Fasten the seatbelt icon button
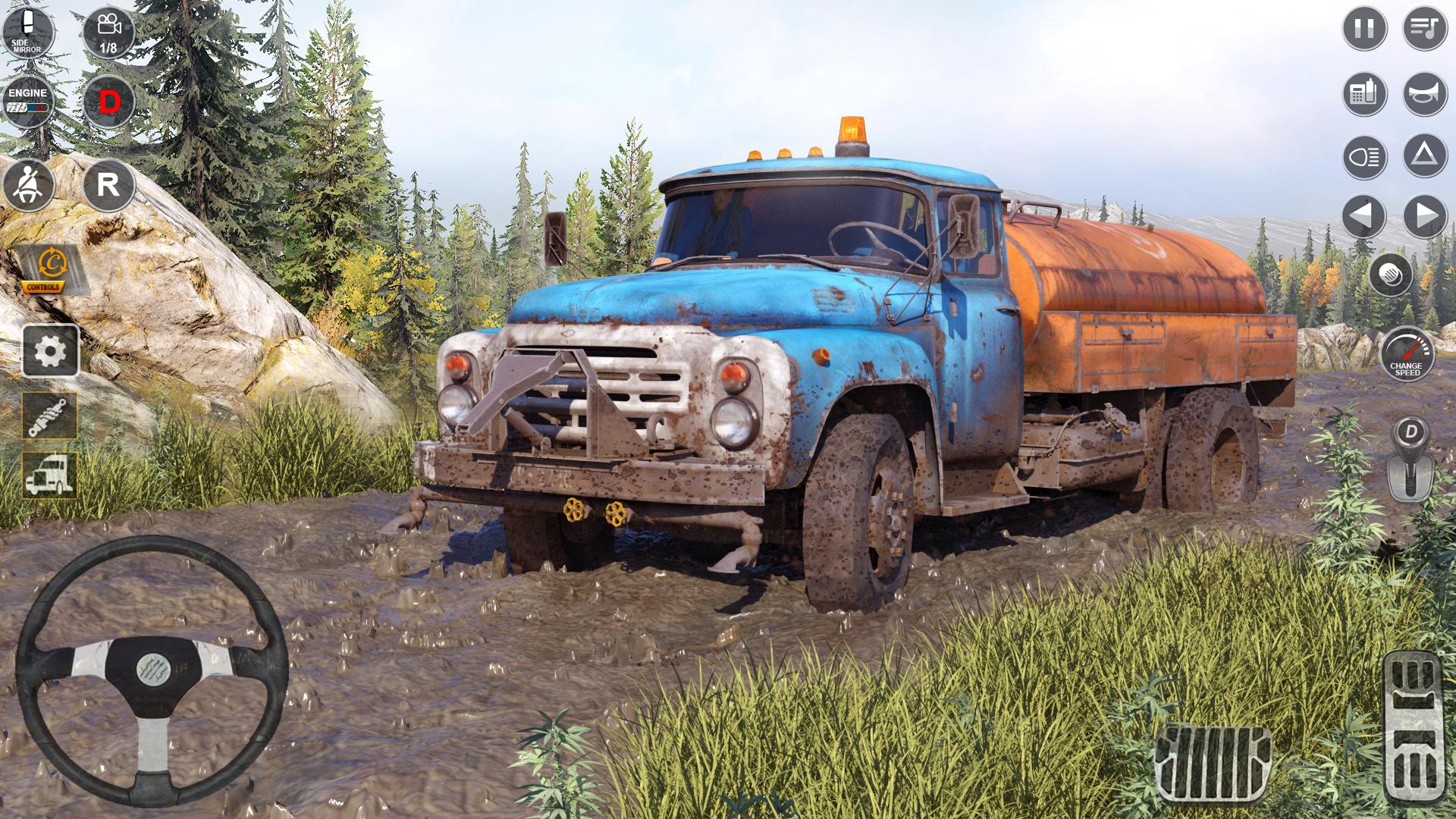The width and height of the screenshot is (1456, 819). pos(28,185)
